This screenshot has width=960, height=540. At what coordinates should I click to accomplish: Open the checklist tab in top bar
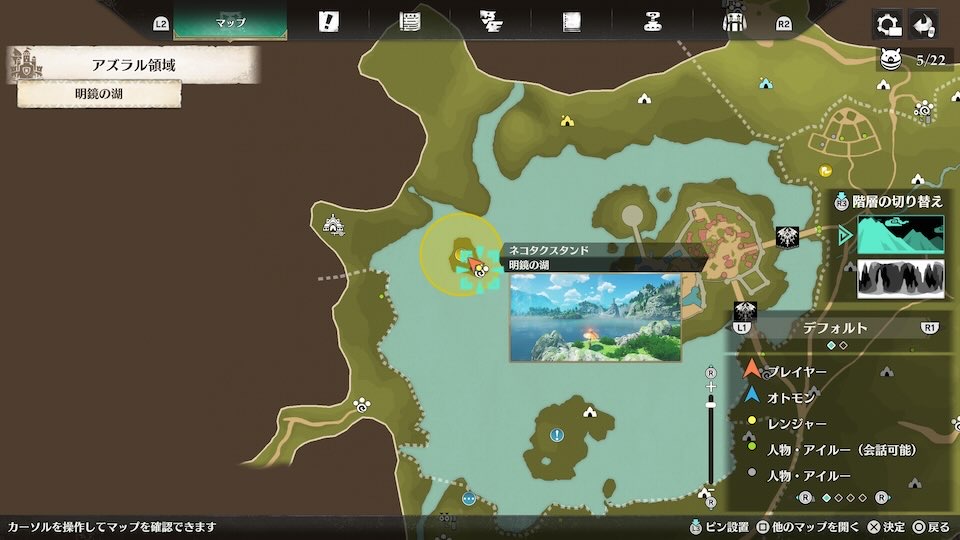490,21
